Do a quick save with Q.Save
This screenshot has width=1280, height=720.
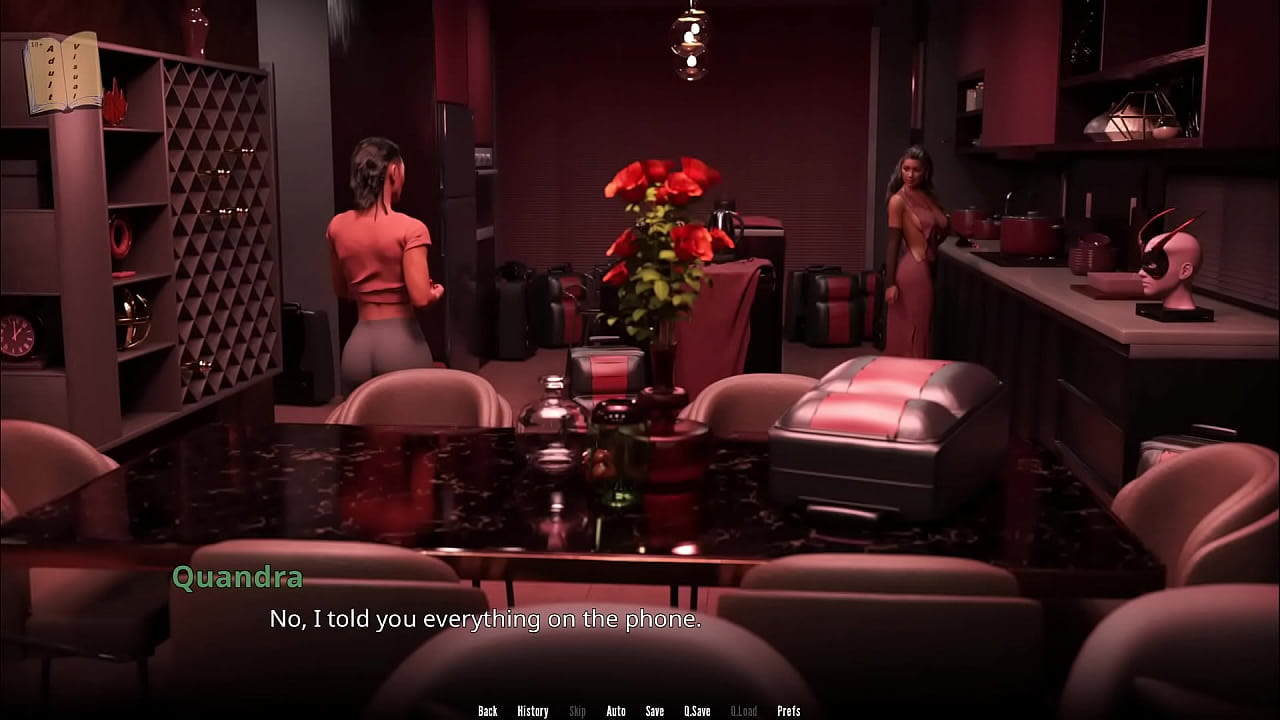point(697,711)
